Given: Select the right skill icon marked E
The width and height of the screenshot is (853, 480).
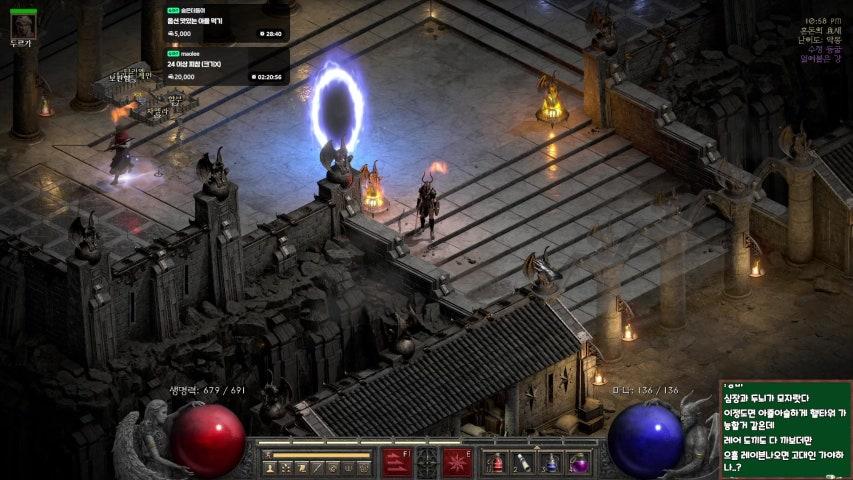Looking at the screenshot, I should 458,463.
